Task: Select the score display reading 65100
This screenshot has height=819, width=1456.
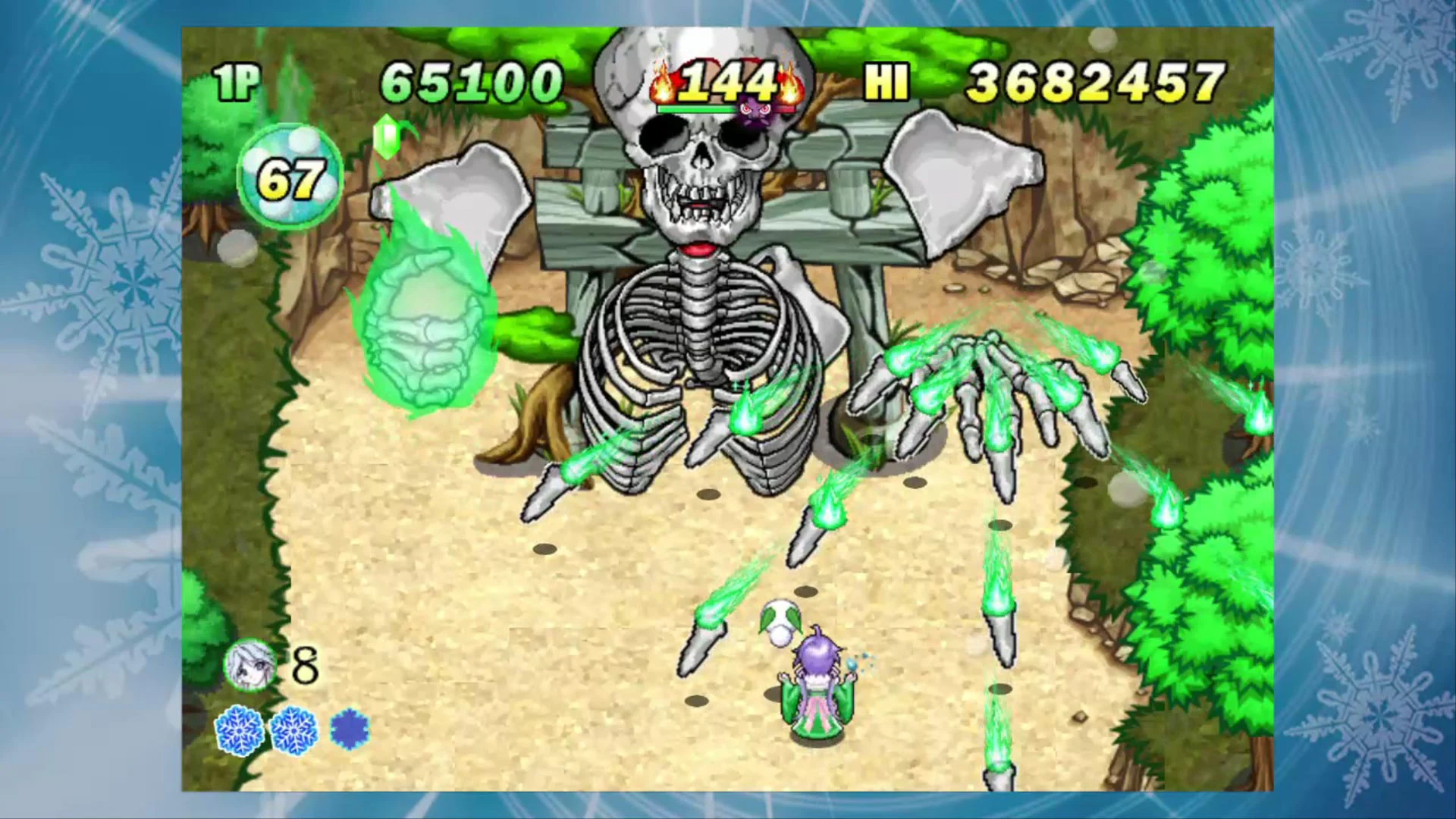Action: [x=474, y=78]
